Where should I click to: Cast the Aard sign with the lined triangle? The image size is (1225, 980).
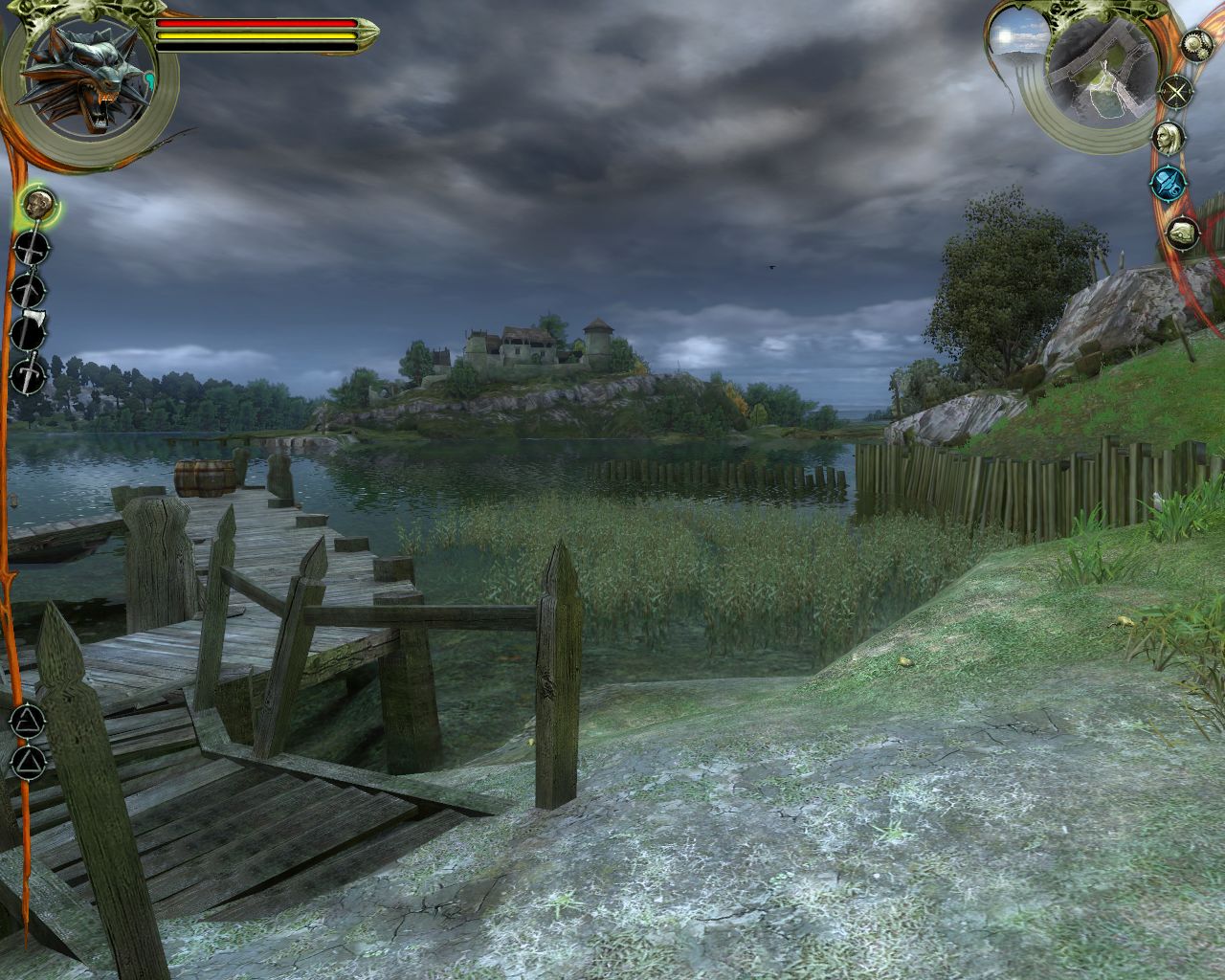click(28, 718)
